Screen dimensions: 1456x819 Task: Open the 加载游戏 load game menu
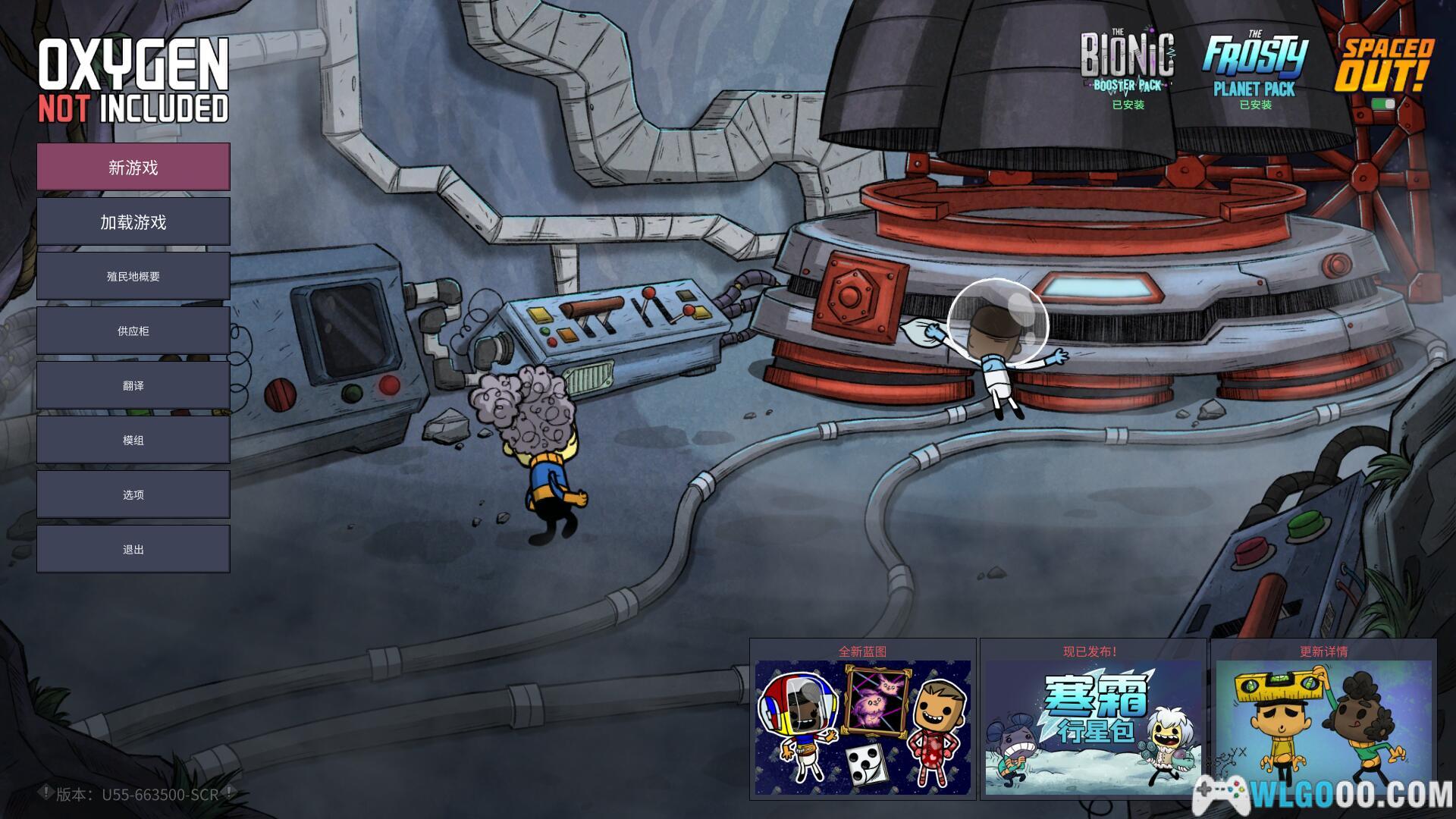[133, 221]
